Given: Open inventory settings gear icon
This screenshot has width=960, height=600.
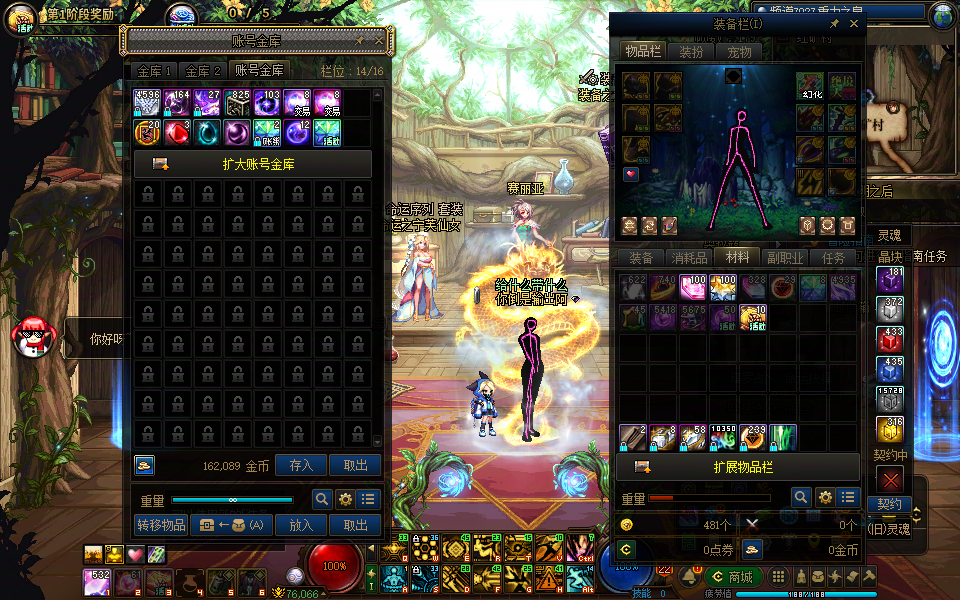Looking at the screenshot, I should pos(825,497).
